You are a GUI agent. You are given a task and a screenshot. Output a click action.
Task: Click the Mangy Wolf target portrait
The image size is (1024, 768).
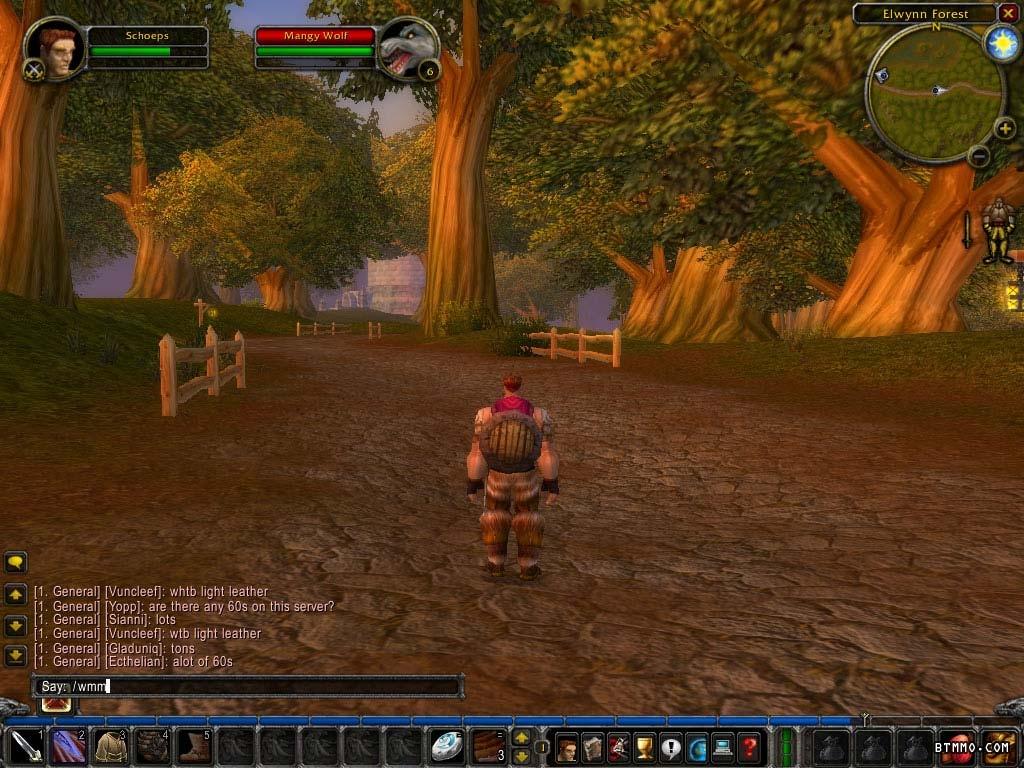tap(408, 47)
